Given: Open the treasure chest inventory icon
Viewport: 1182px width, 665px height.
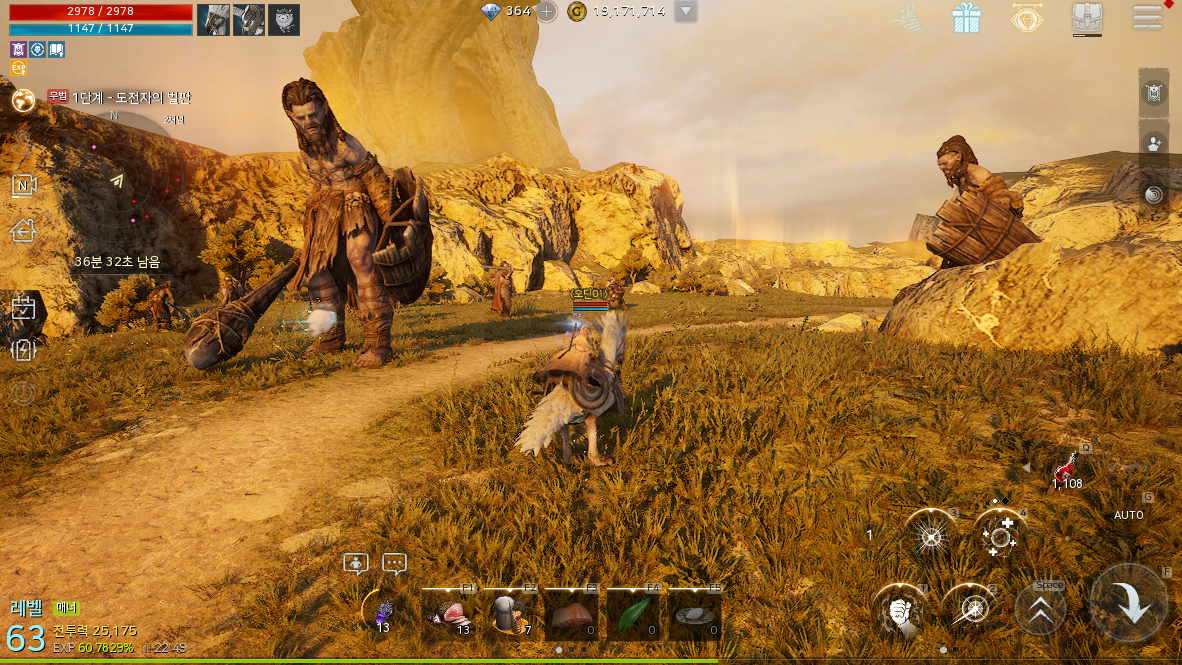Looking at the screenshot, I should pos(1087,17).
